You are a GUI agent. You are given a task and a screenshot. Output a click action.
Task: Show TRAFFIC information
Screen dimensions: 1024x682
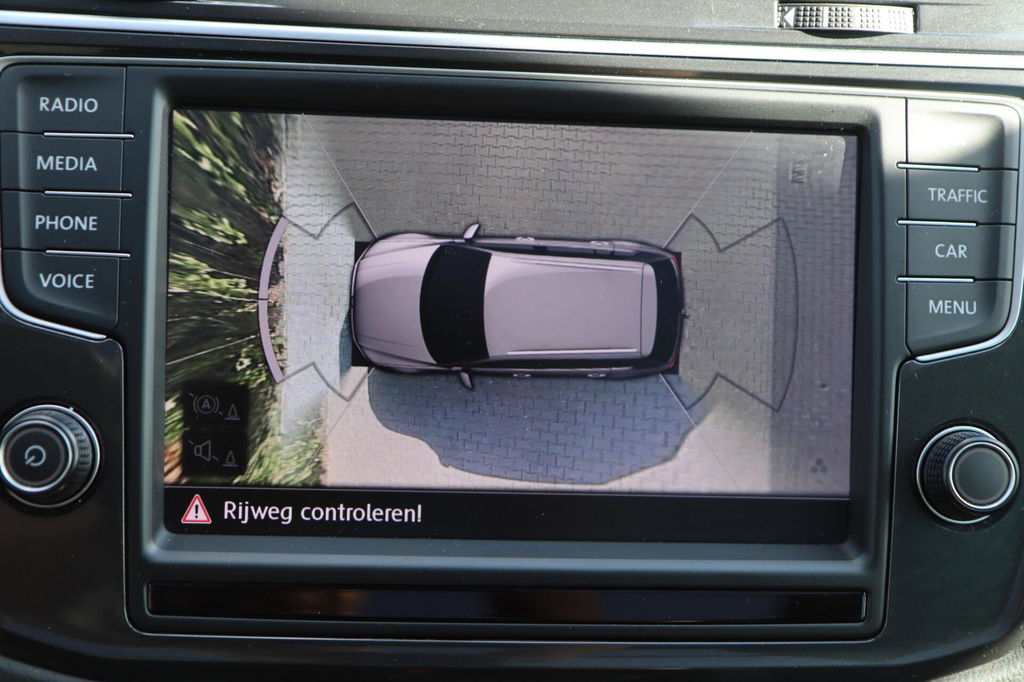(x=956, y=196)
